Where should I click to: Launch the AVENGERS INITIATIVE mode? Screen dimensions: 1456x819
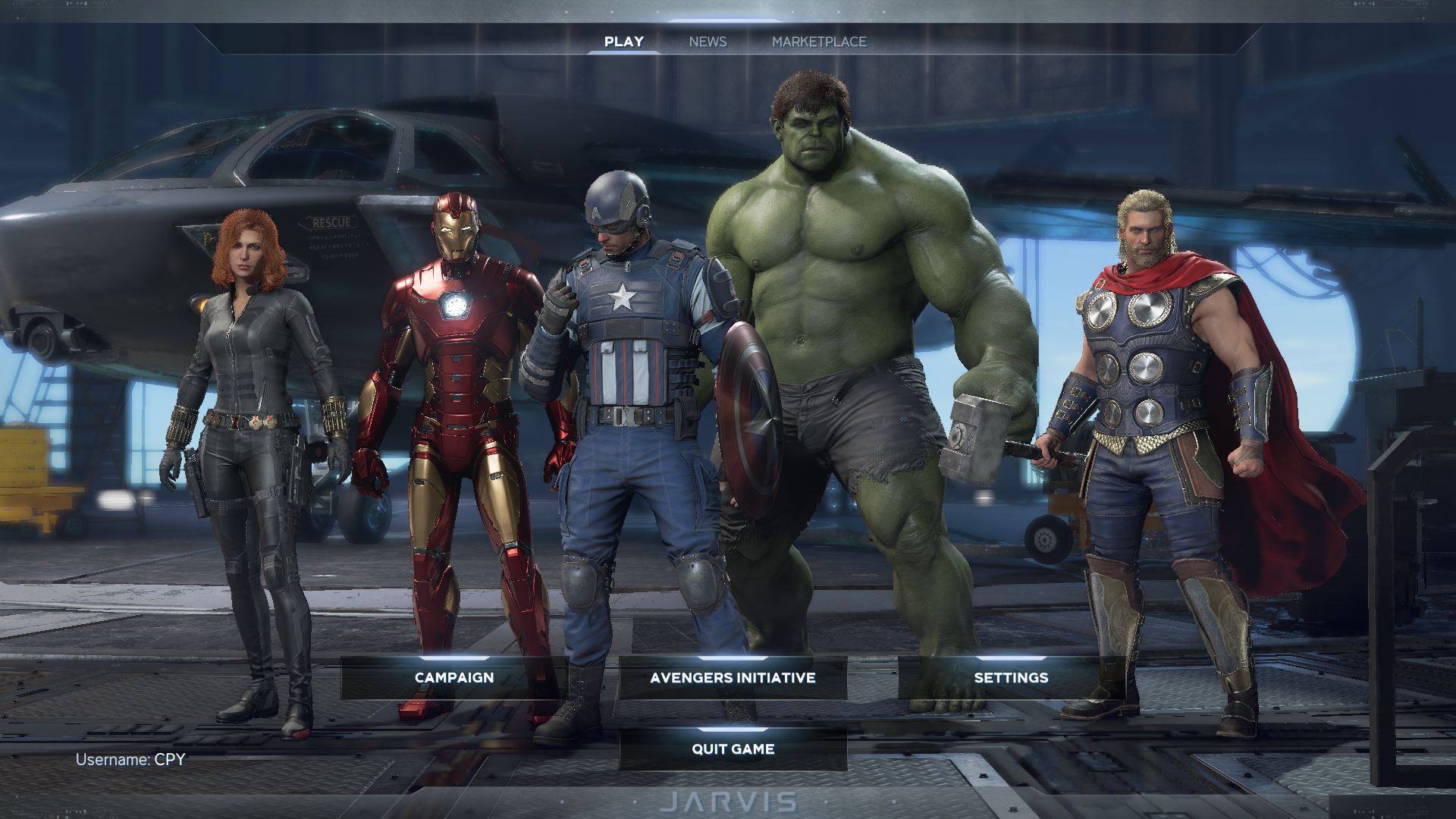733,677
